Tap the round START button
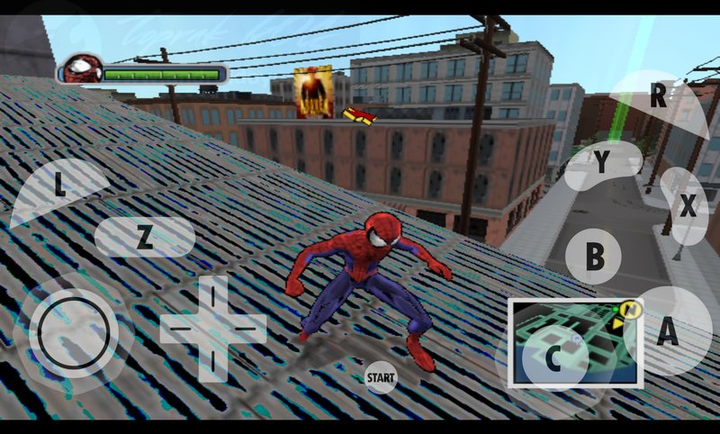 380,377
